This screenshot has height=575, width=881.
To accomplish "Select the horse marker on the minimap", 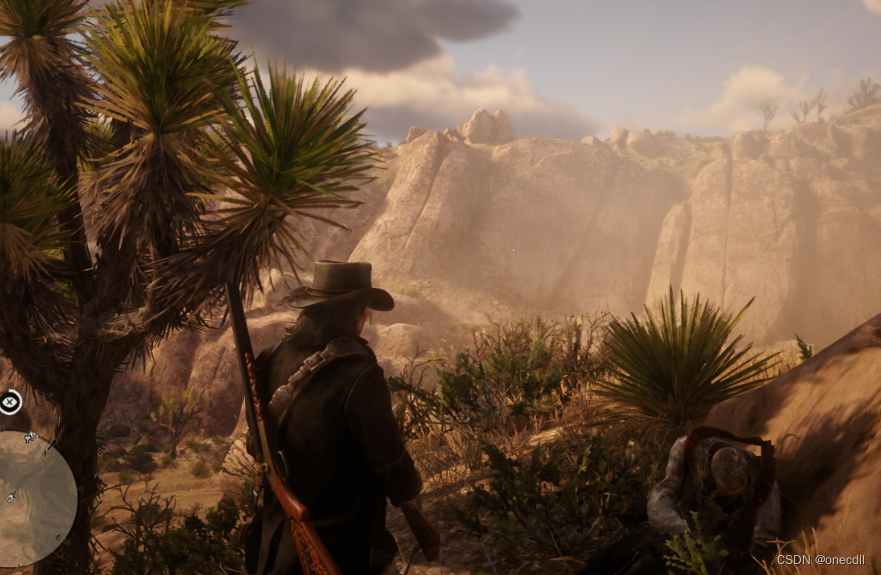I will 31,437.
